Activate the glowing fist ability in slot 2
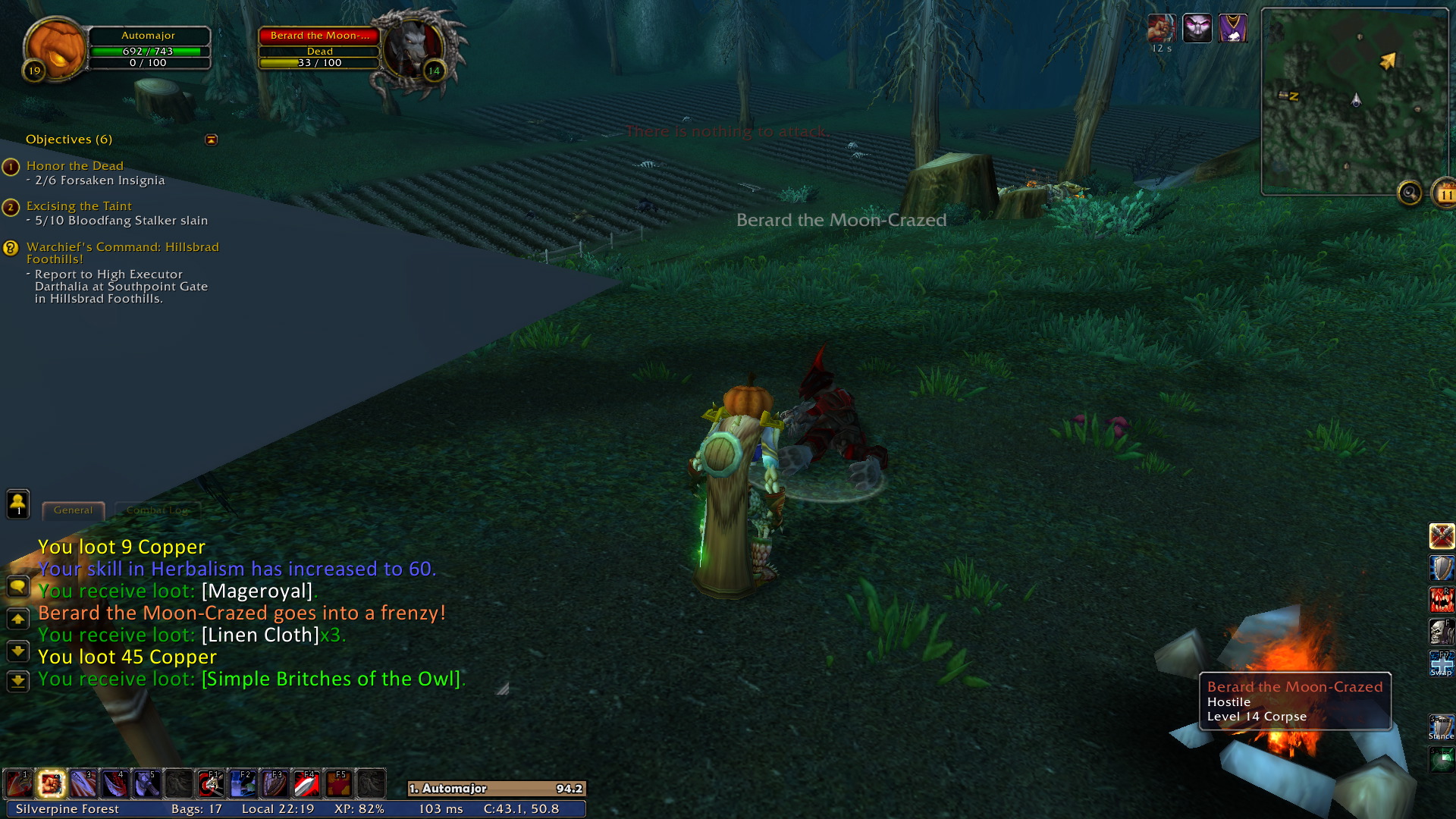1456x819 pixels. pos(51,784)
